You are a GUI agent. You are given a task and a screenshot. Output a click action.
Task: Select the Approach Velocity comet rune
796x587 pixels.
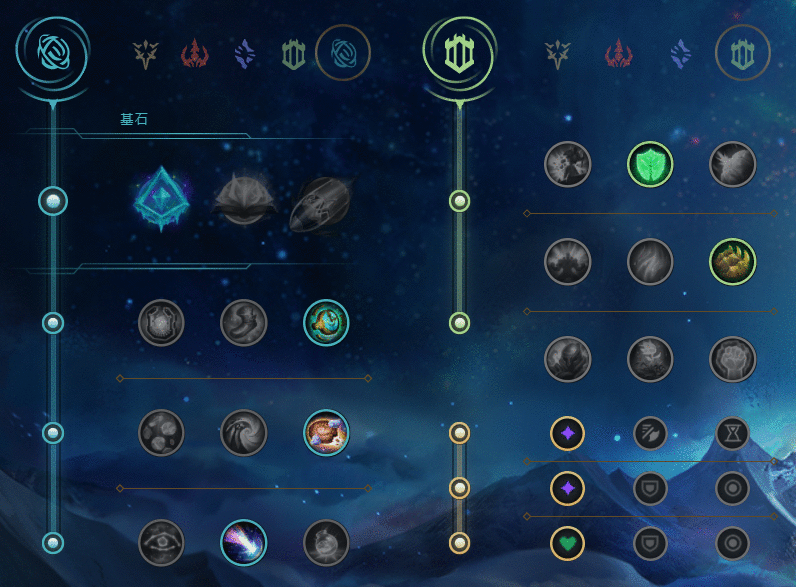click(x=243, y=542)
